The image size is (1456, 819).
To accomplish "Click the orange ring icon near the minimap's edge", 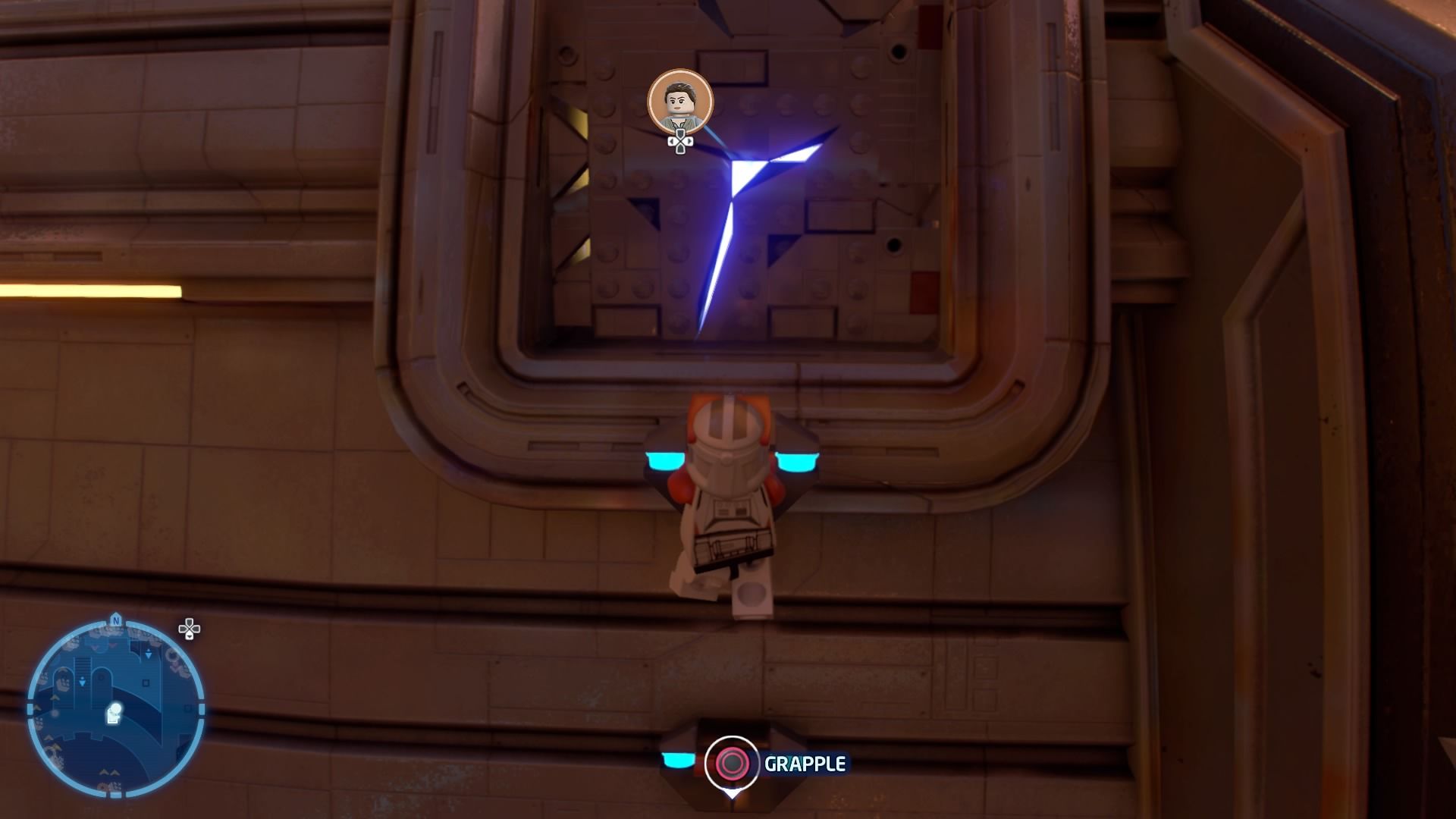I will (171, 655).
